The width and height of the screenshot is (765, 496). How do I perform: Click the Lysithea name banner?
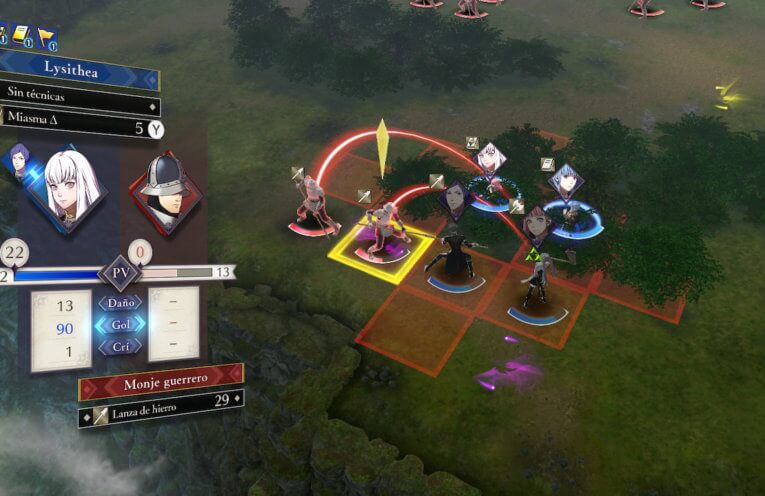tap(78, 70)
